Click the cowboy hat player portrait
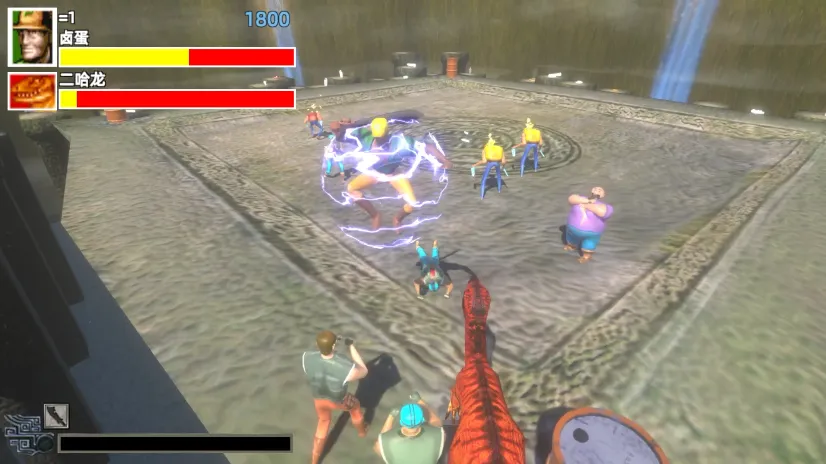This screenshot has height=464, width=826. (x=32, y=37)
